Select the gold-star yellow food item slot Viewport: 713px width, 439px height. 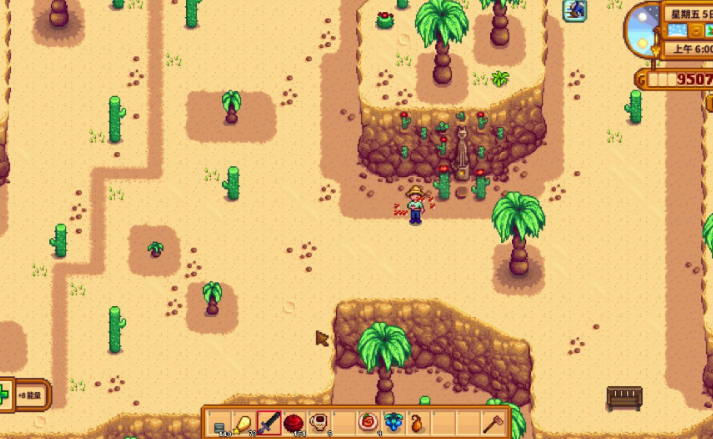244,424
